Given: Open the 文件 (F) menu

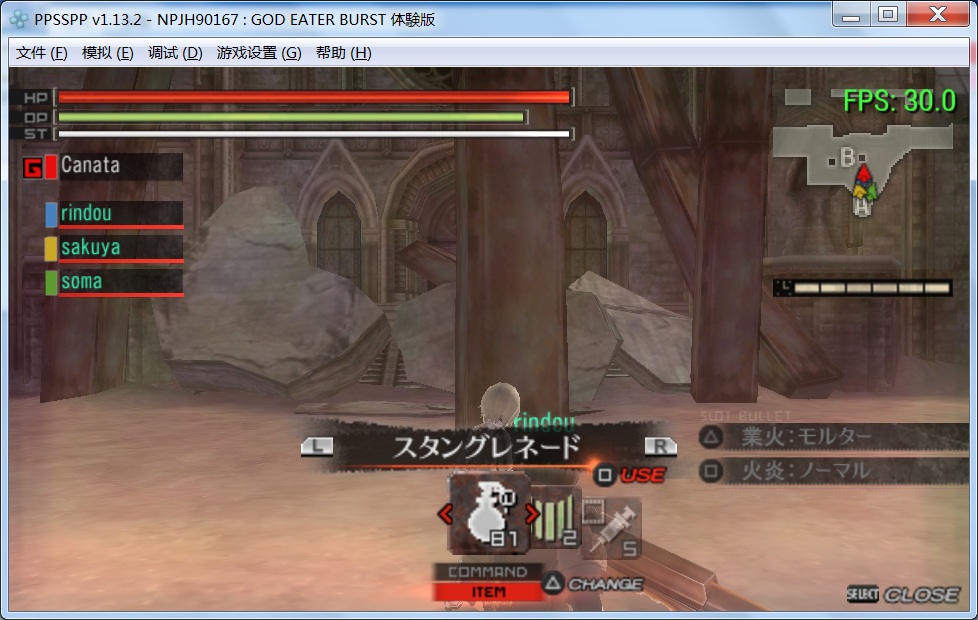Looking at the screenshot, I should click(x=41, y=53).
